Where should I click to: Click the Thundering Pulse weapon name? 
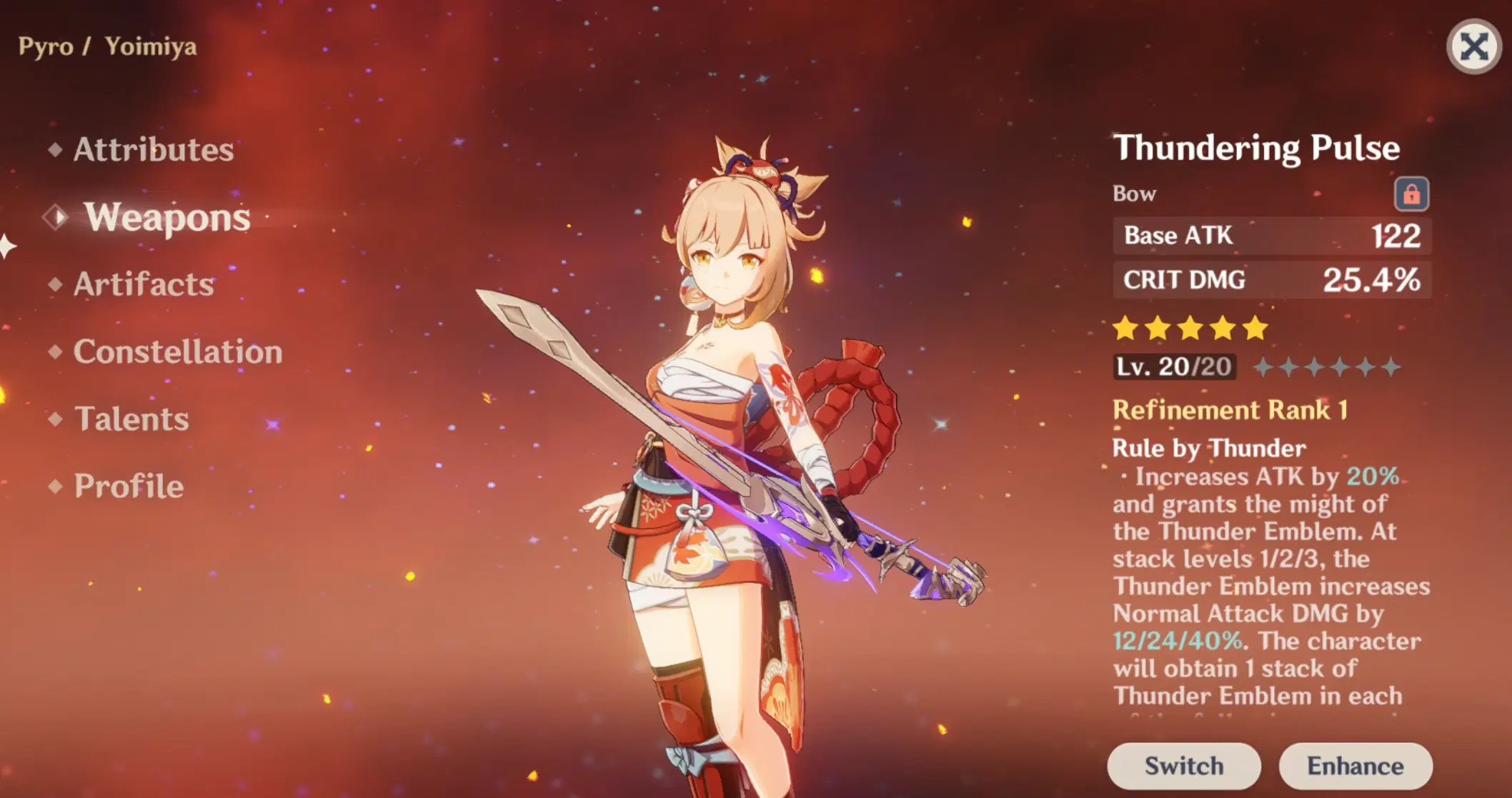(1258, 147)
